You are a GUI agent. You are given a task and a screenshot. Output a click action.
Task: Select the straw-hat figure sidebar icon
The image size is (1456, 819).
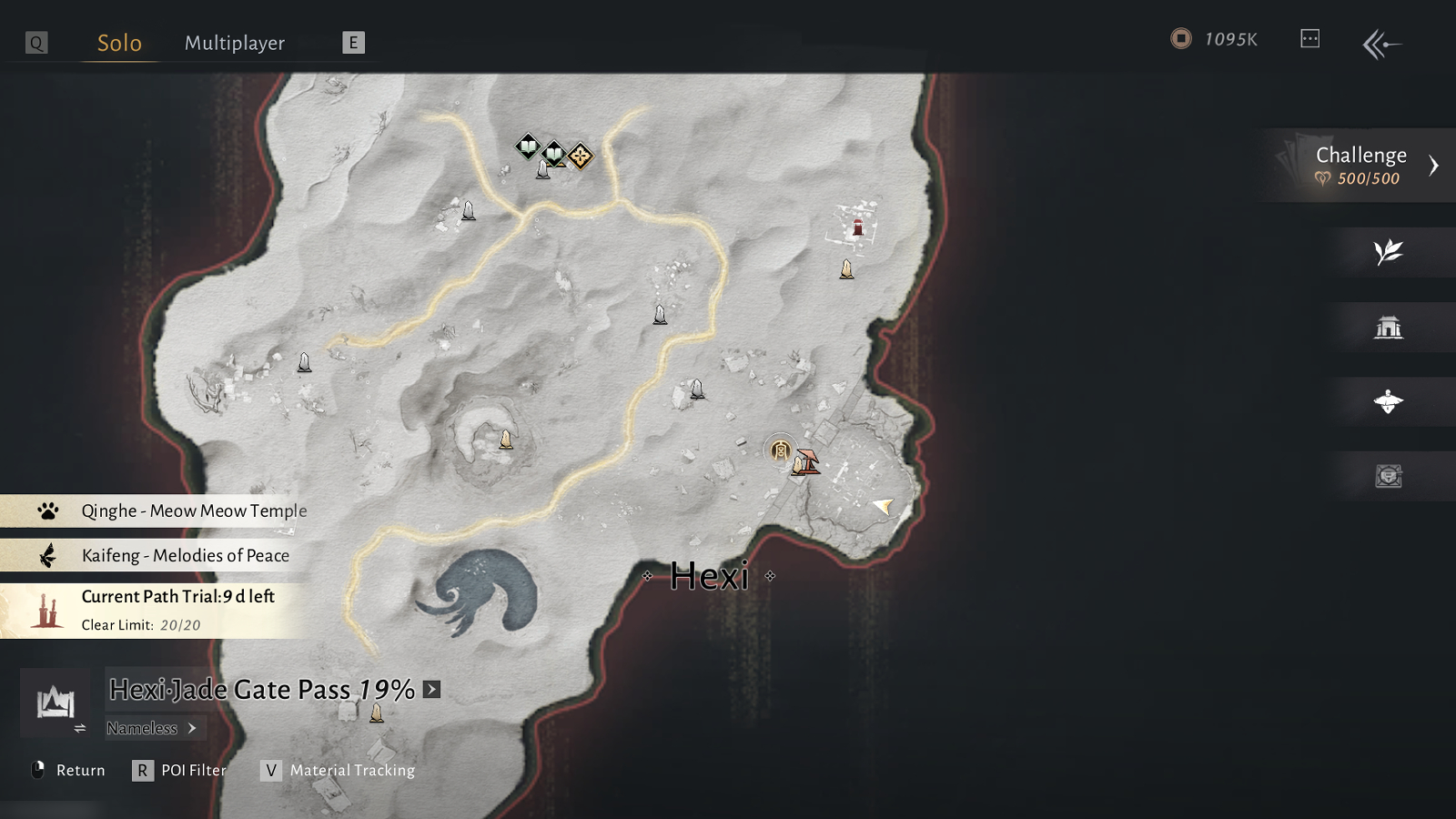click(1388, 401)
